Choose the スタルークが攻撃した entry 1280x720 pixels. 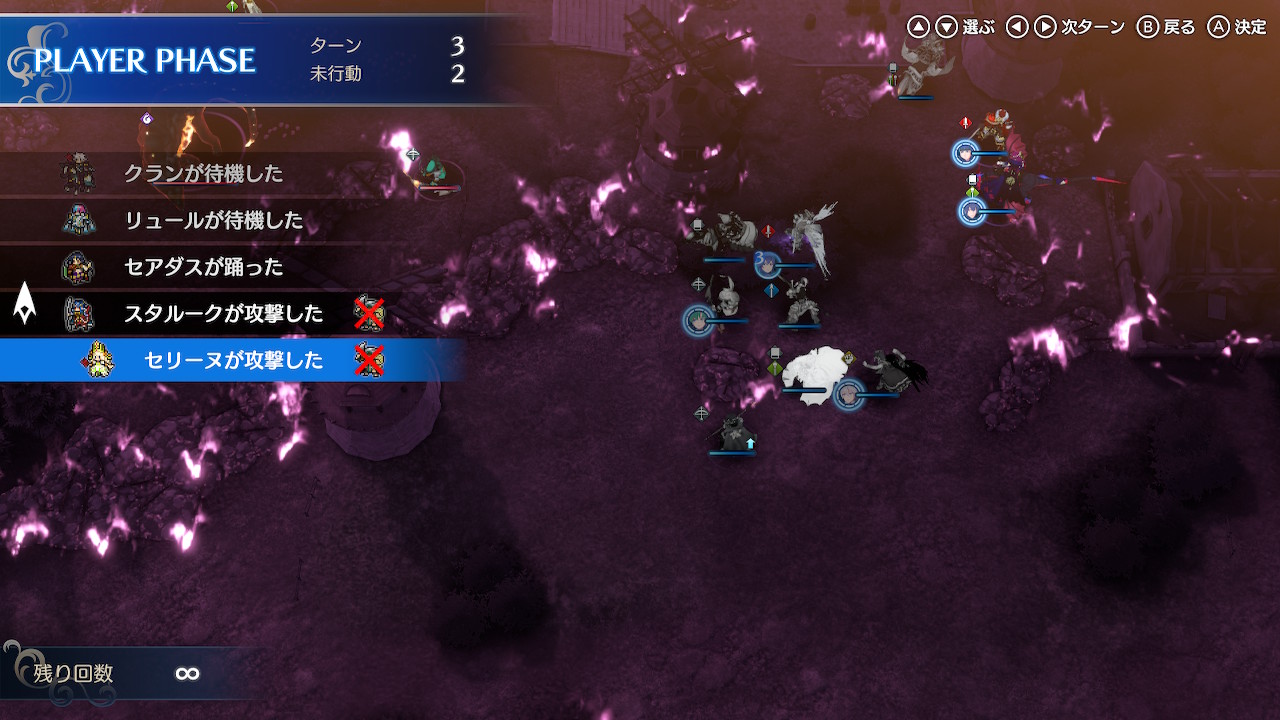[x=223, y=314]
